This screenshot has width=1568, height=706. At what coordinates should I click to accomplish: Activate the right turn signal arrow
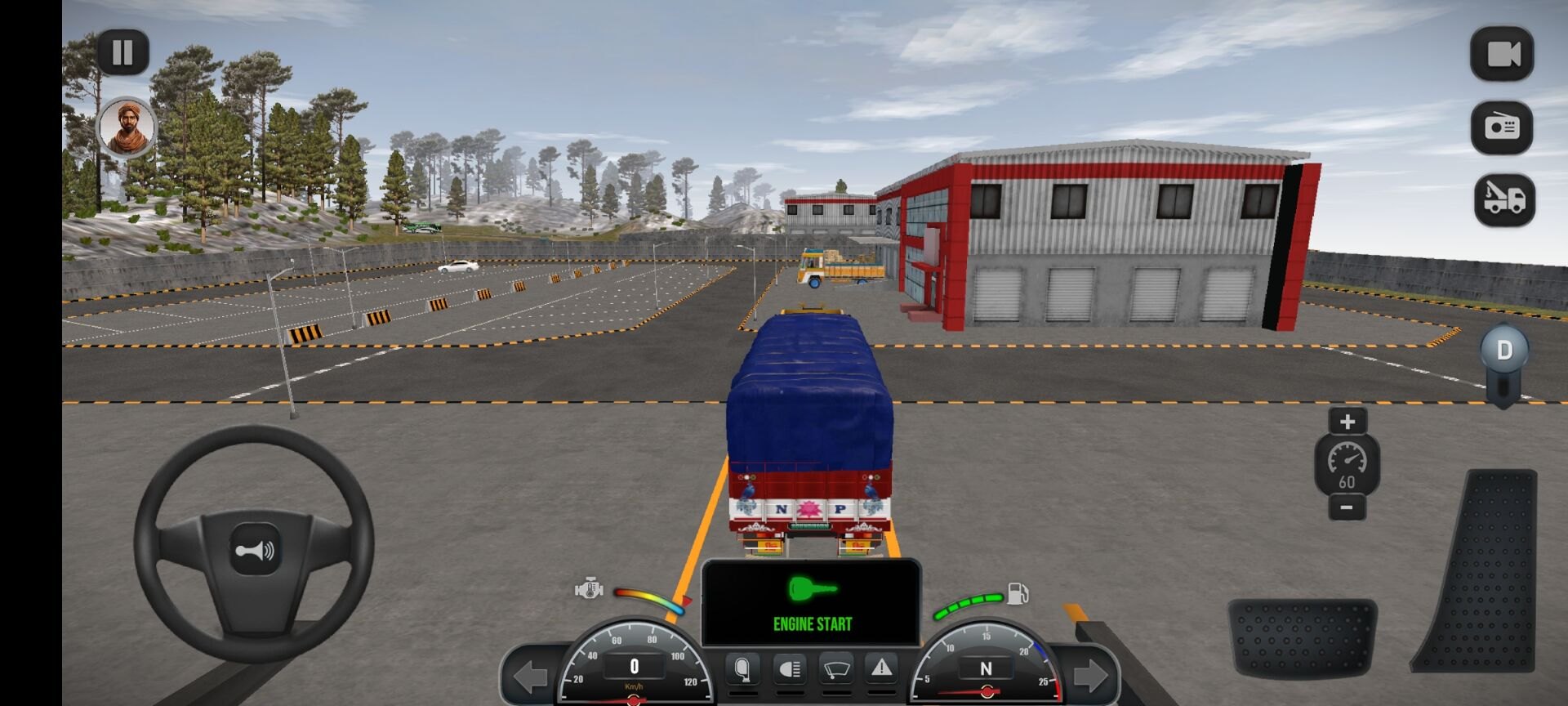[x=1091, y=676]
